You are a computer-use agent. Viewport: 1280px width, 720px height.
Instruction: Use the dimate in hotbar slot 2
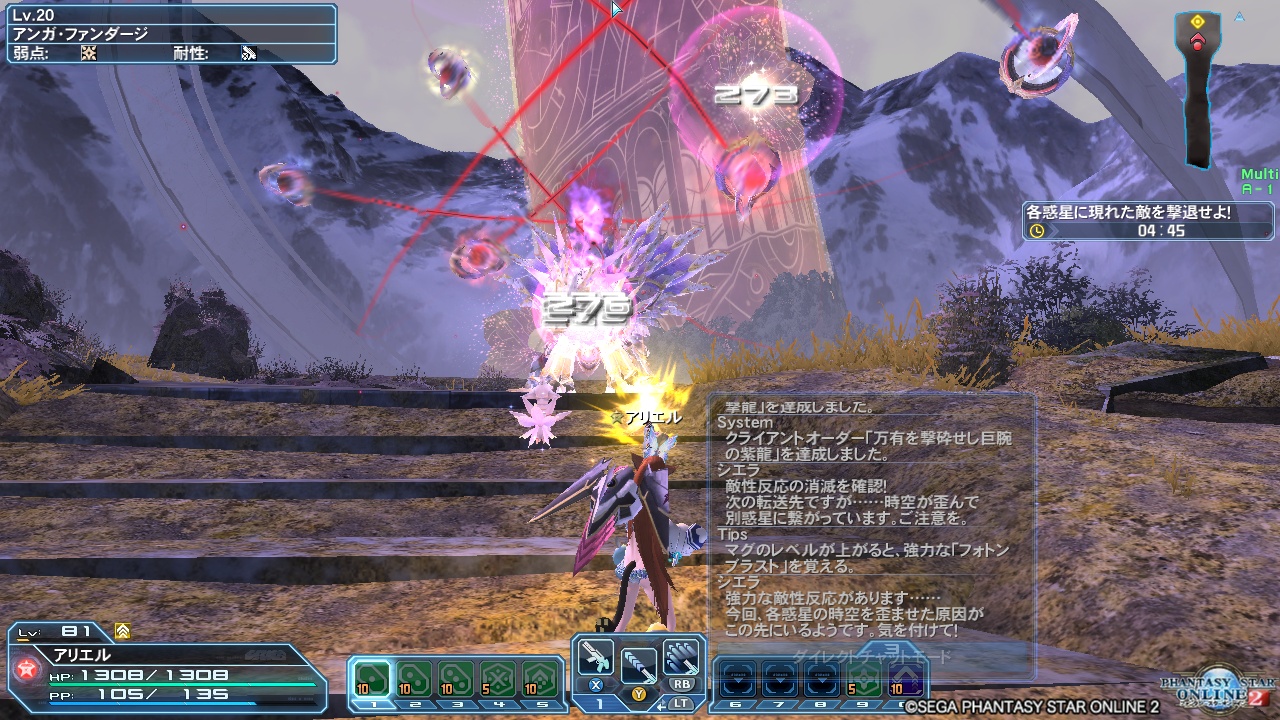point(412,676)
